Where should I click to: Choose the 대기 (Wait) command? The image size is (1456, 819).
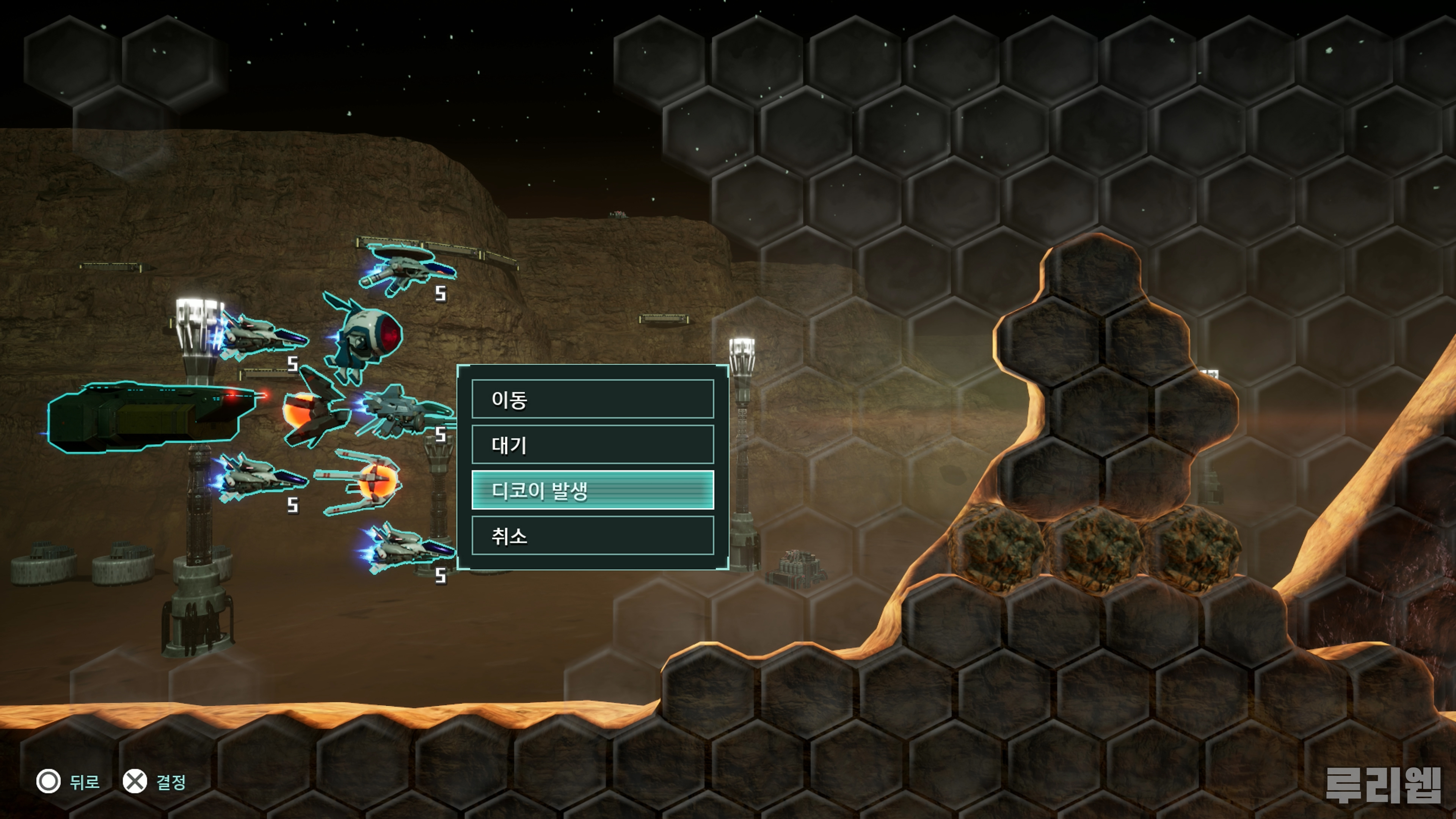592,445
